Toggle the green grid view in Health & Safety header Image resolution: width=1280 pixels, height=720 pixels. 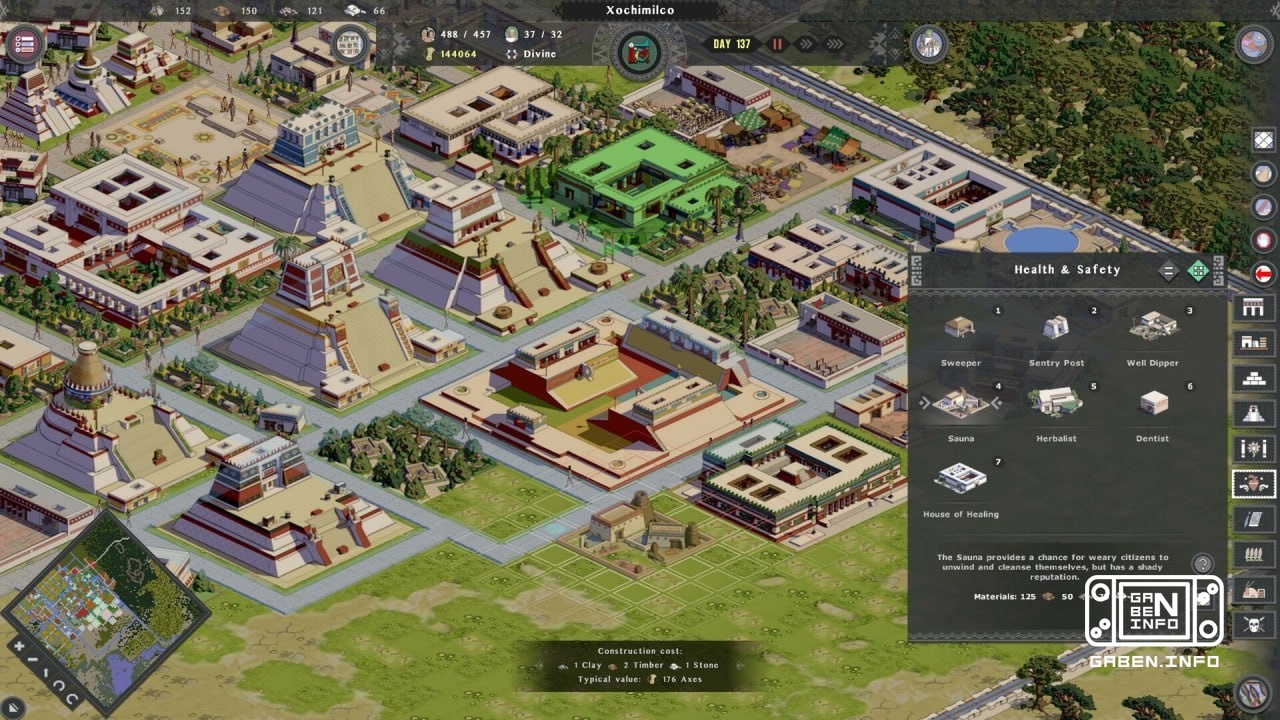tap(1196, 269)
